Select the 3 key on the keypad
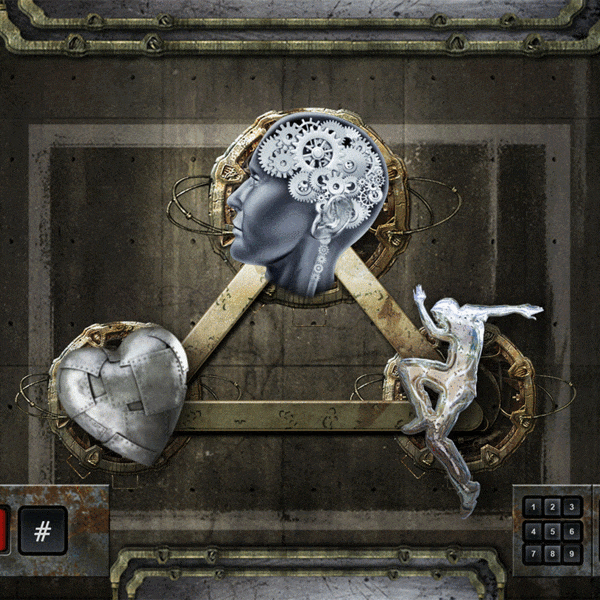The height and width of the screenshot is (600, 600). (x=571, y=508)
